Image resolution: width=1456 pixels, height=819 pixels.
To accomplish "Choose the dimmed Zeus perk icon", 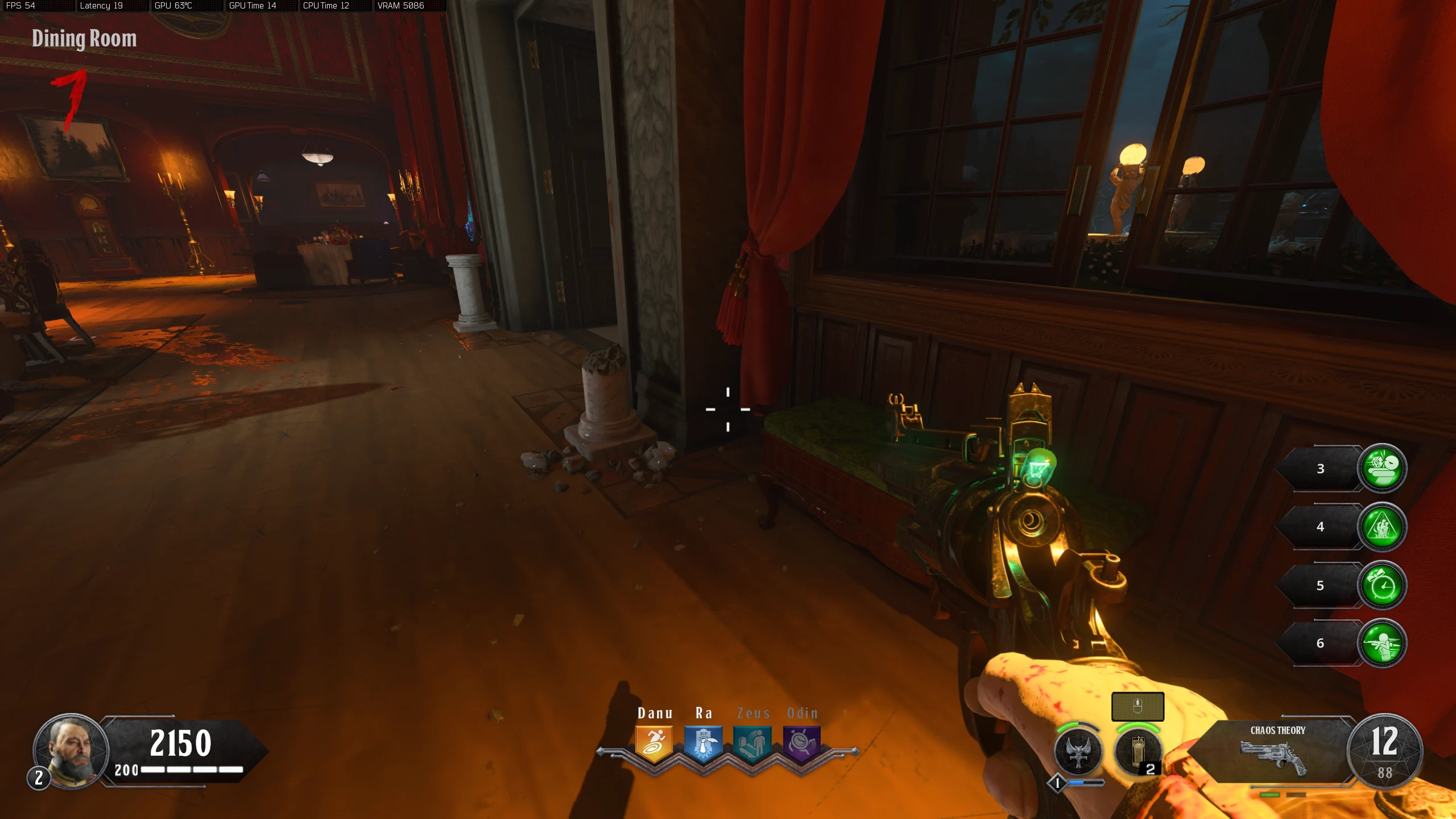I will tap(752, 743).
